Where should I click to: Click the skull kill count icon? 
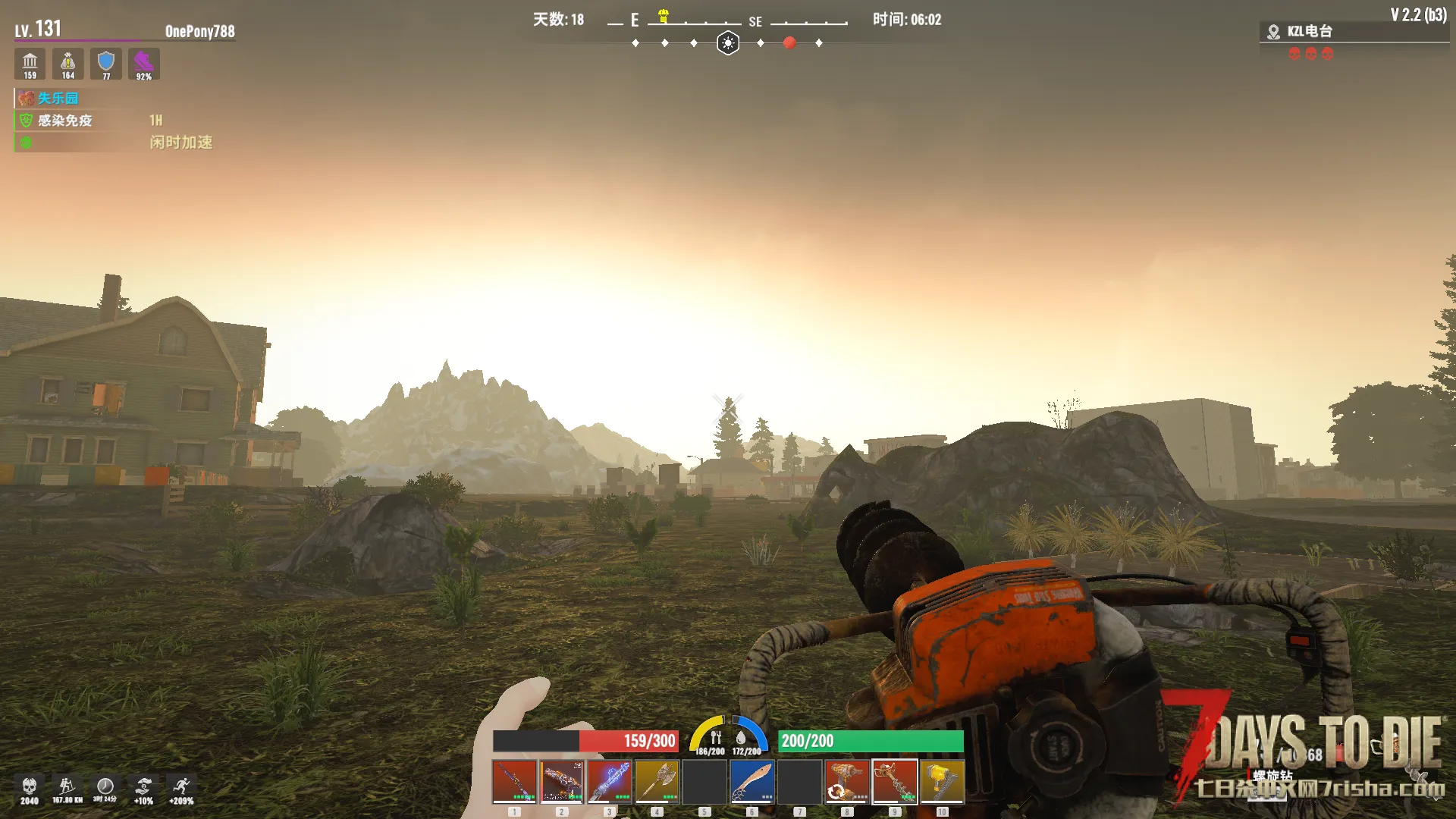pos(29,789)
